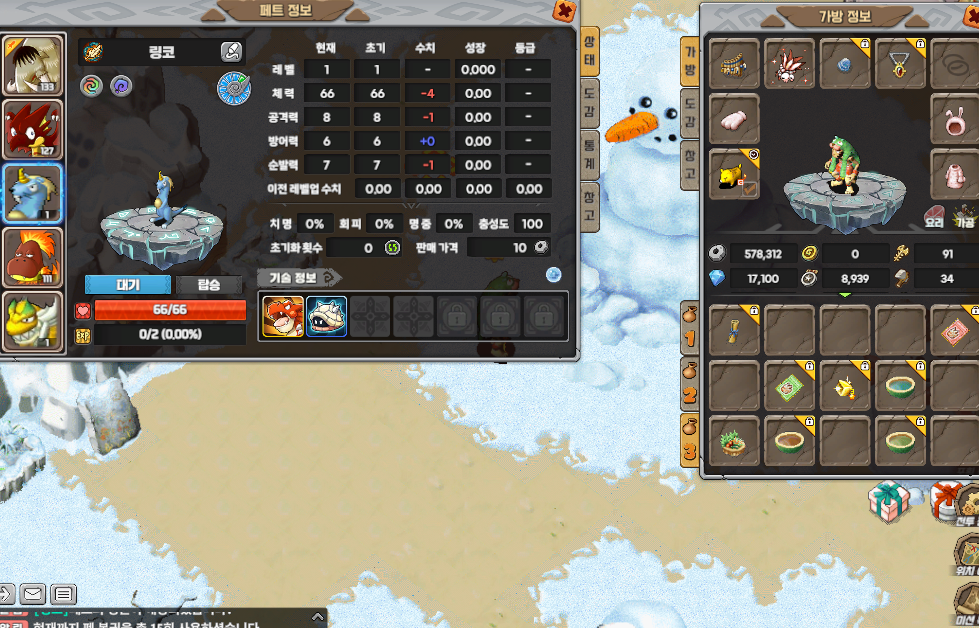Screen dimensions: 979x628
Task: Open bag page 3 tab
Action: click(689, 443)
